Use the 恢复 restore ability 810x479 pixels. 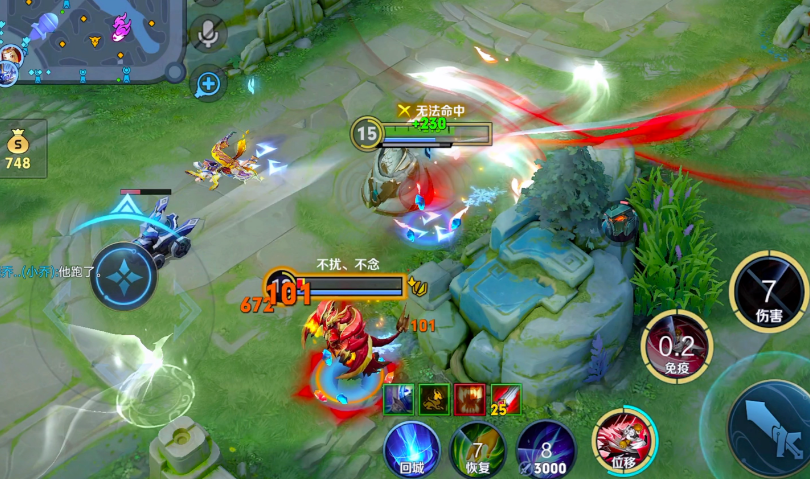(478, 448)
